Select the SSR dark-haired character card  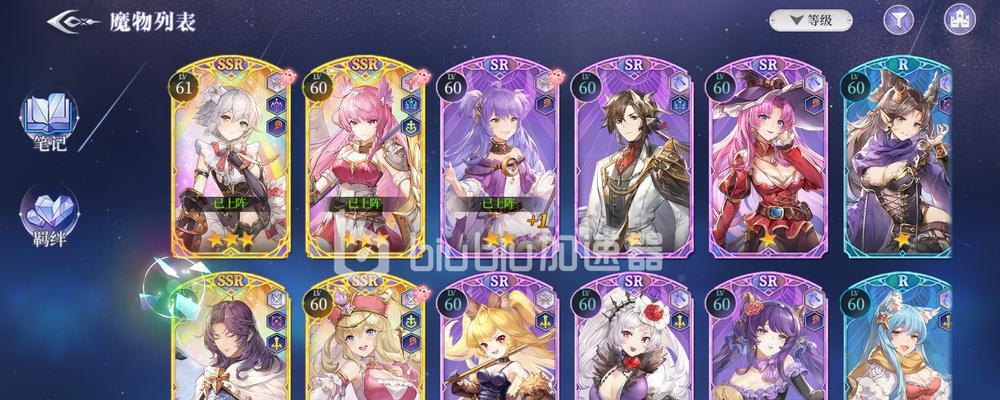232,340
